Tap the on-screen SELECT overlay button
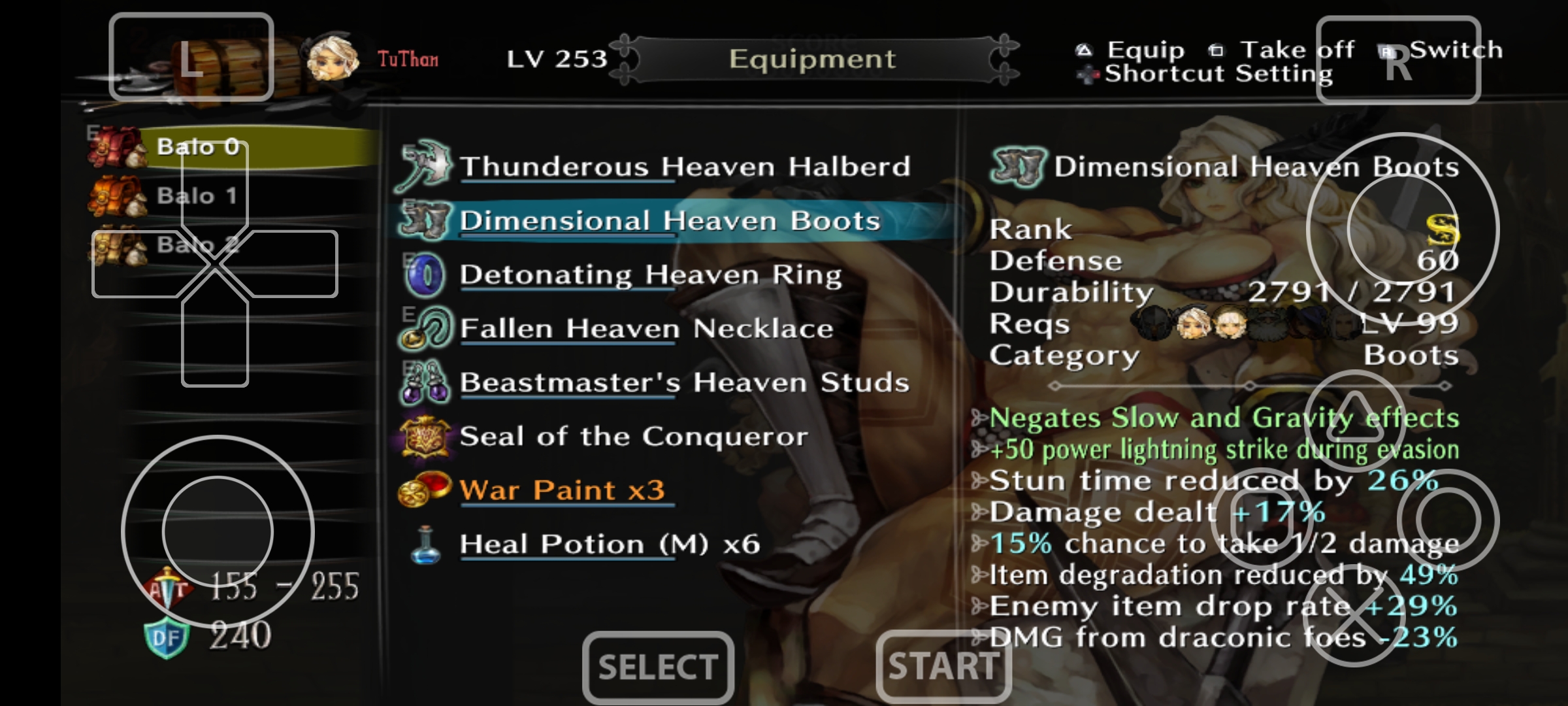The height and width of the screenshot is (706, 1568). pos(658,667)
